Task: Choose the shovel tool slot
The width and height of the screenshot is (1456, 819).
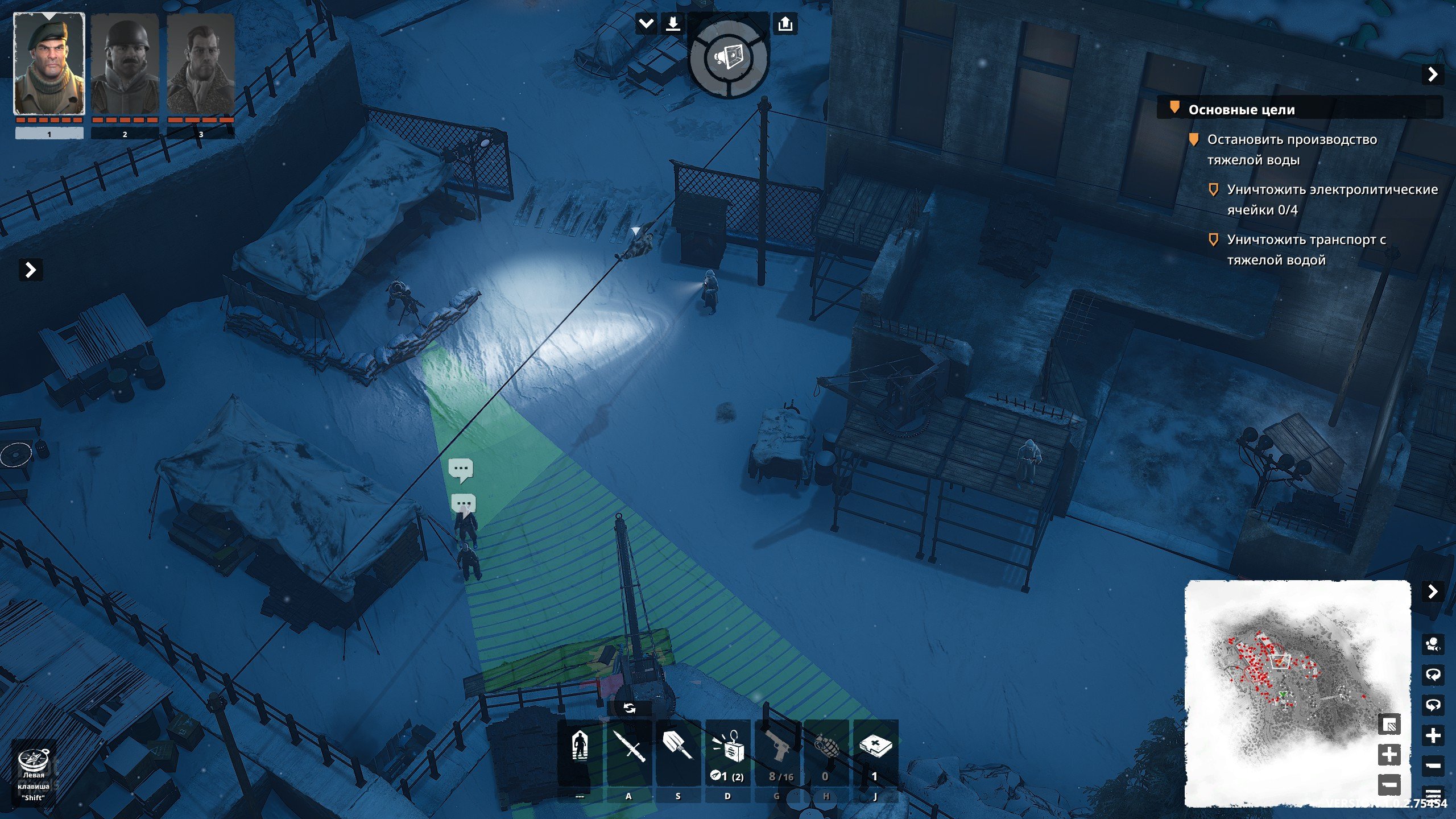Action: tap(677, 746)
